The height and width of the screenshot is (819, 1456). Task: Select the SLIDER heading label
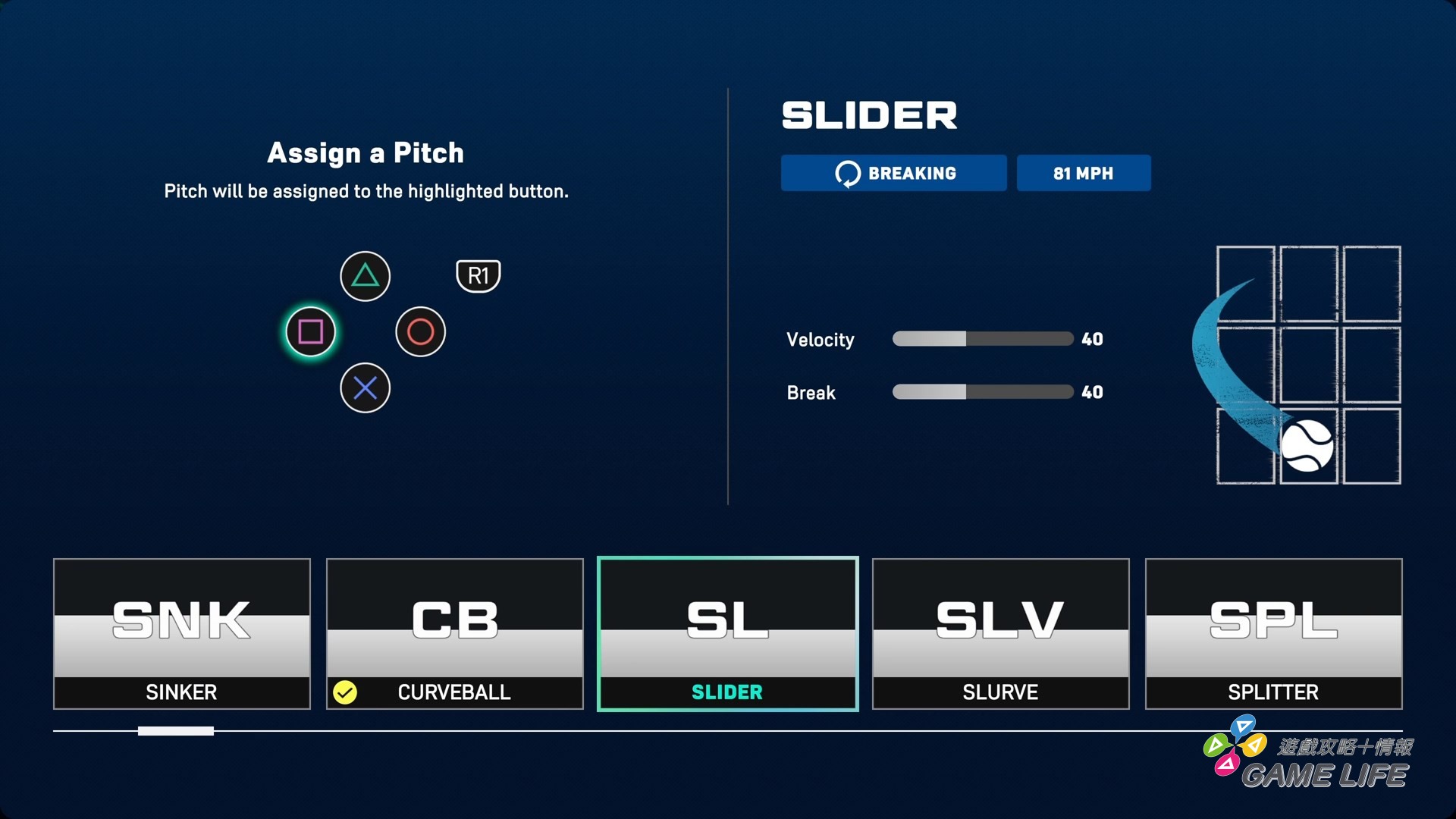point(869,115)
